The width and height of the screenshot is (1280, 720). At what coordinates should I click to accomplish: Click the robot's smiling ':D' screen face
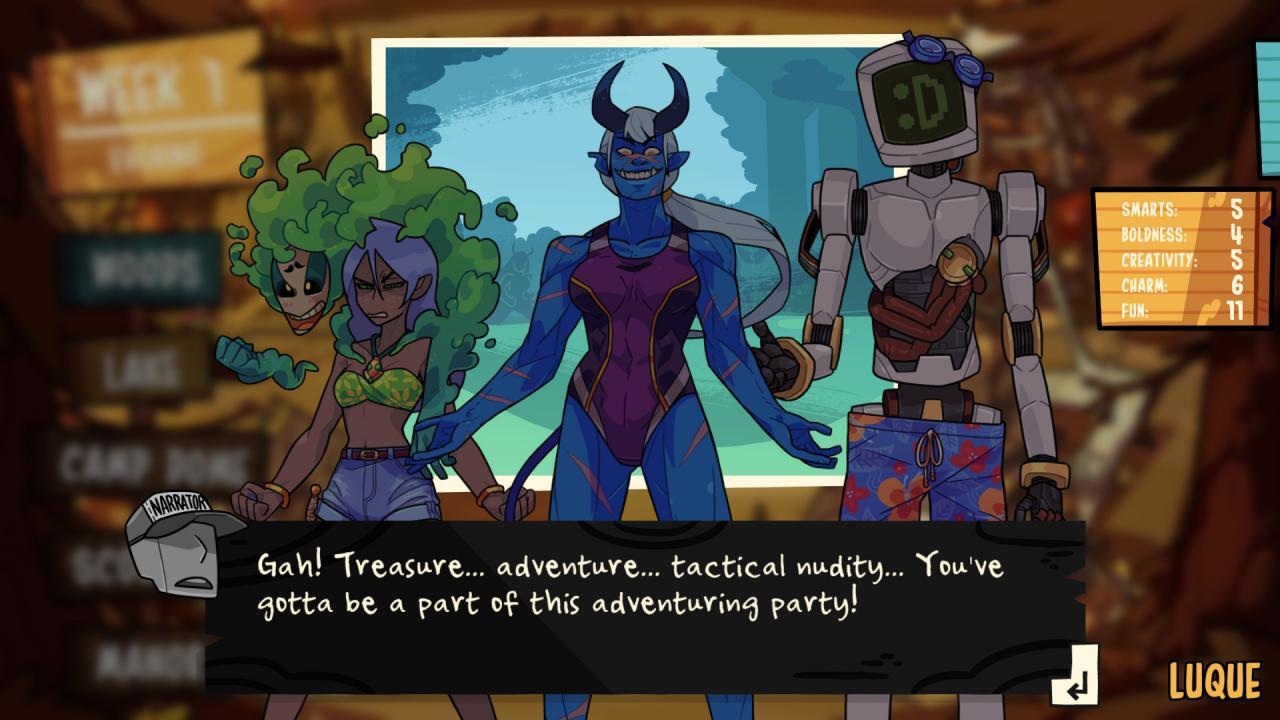921,106
